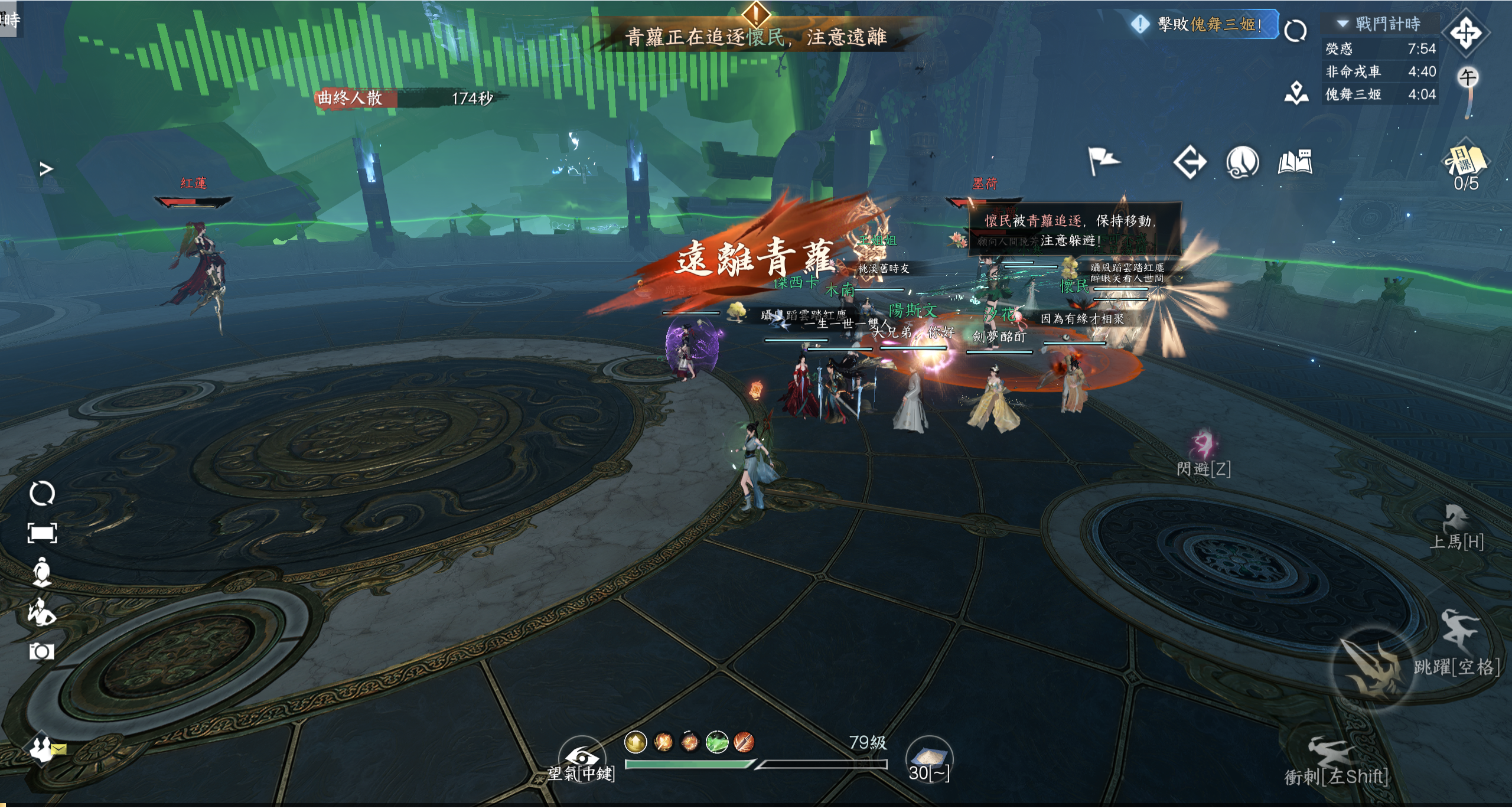This screenshot has width=1512, height=809.
Task: Open the map location pin icon
Action: coord(1296,93)
